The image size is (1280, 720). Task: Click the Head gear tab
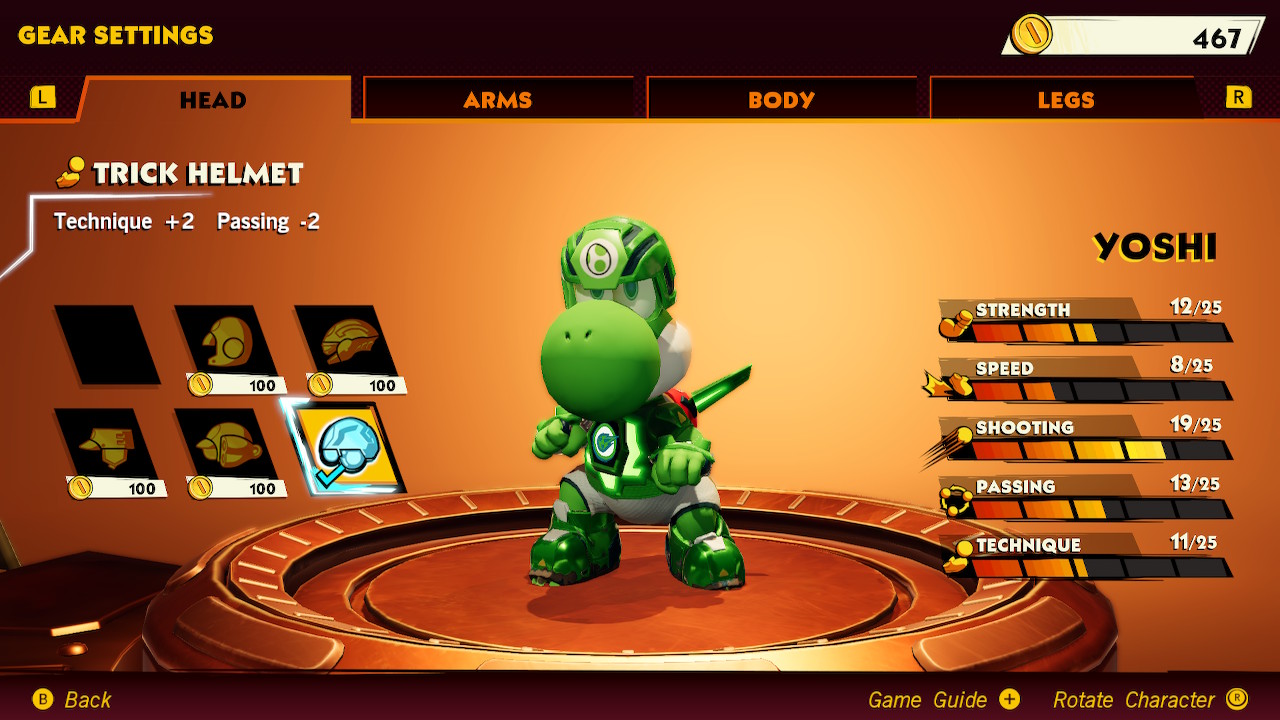[213, 99]
